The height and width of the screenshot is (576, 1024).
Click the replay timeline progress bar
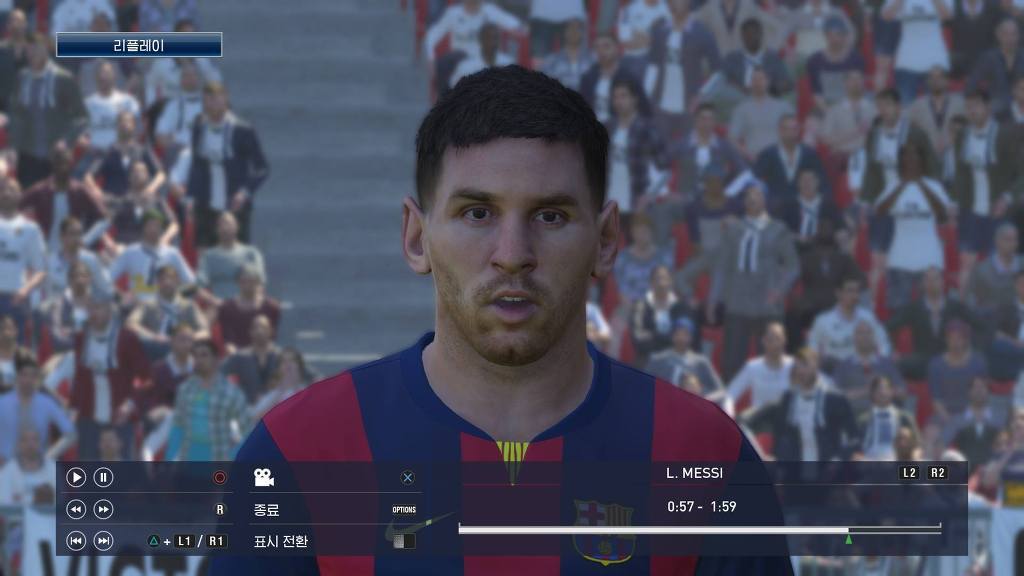click(x=699, y=529)
